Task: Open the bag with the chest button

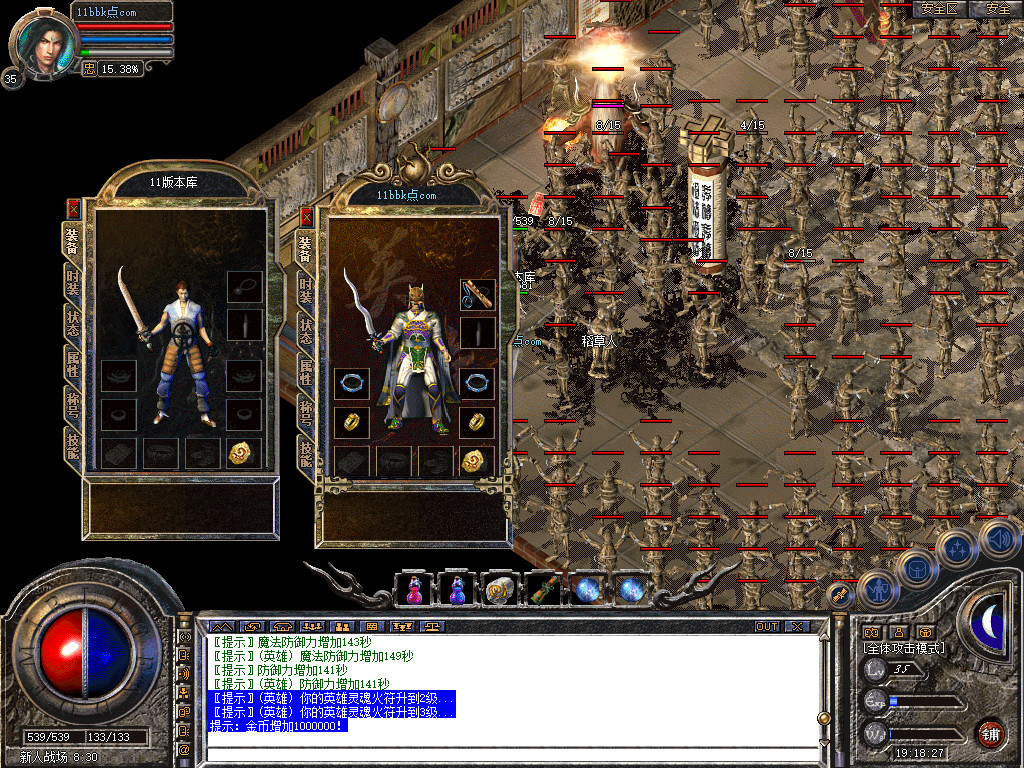Action: pyautogui.click(x=915, y=569)
